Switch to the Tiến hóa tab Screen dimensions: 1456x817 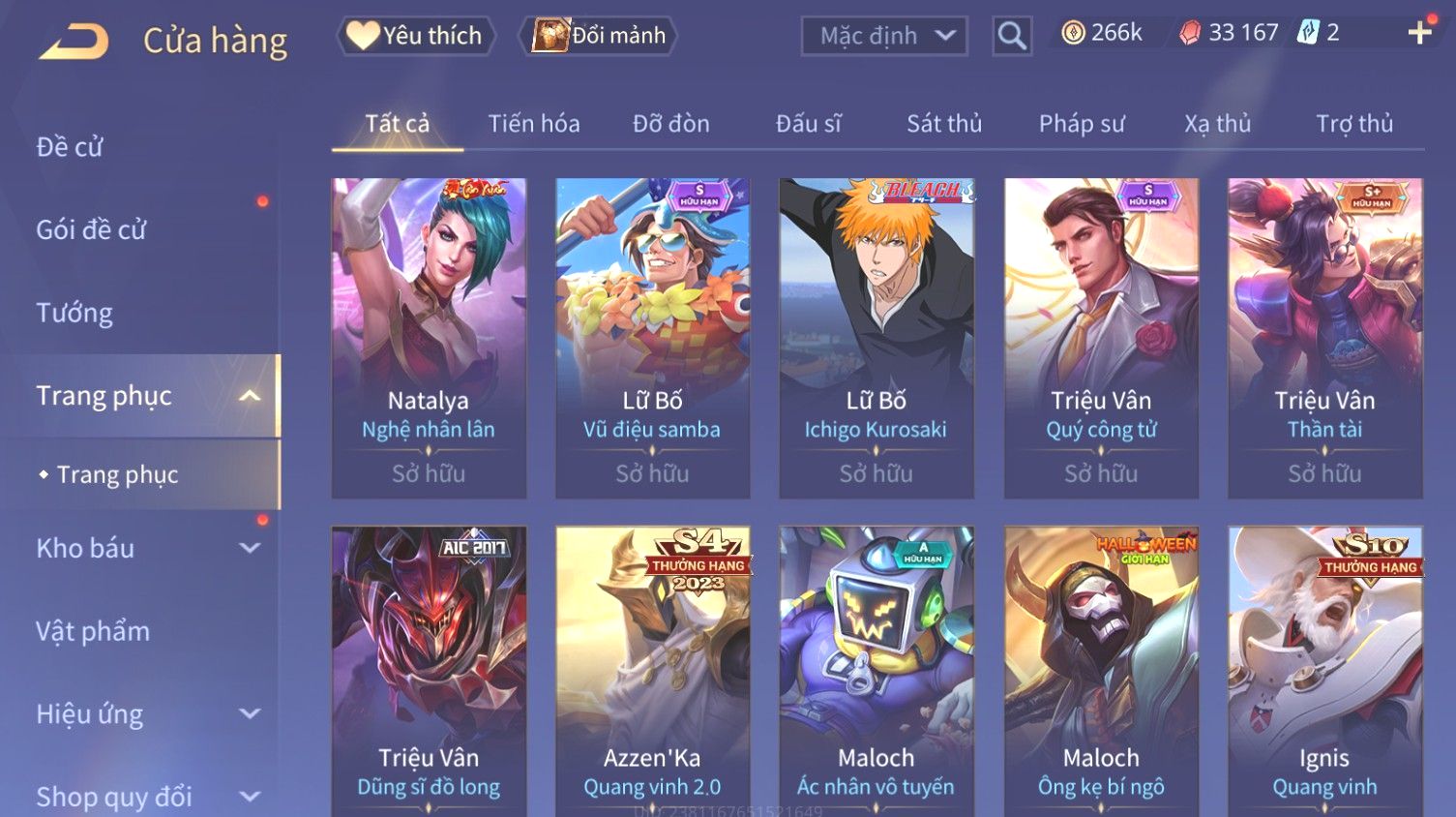(x=533, y=124)
